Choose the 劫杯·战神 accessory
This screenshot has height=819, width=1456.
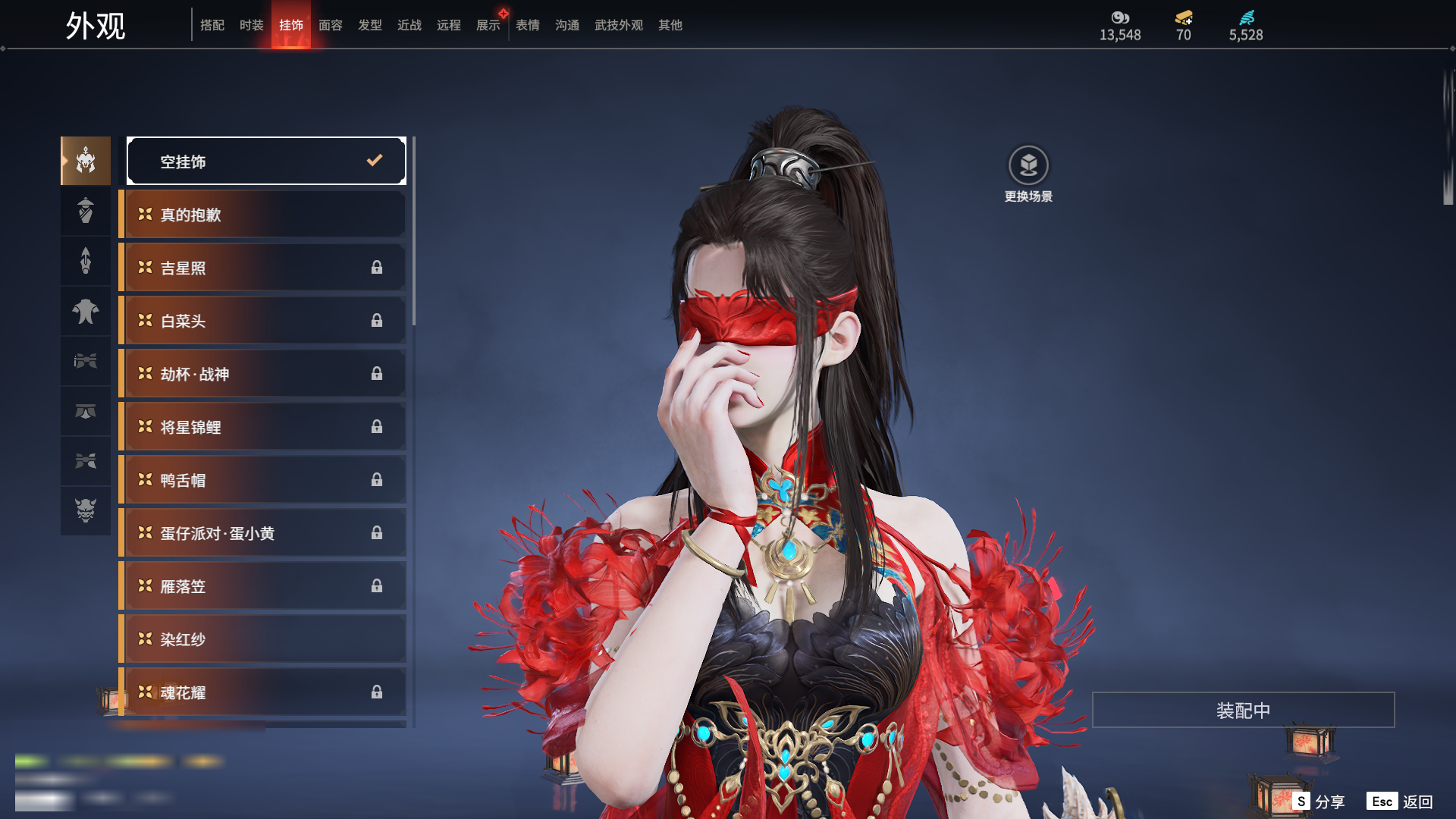click(265, 374)
